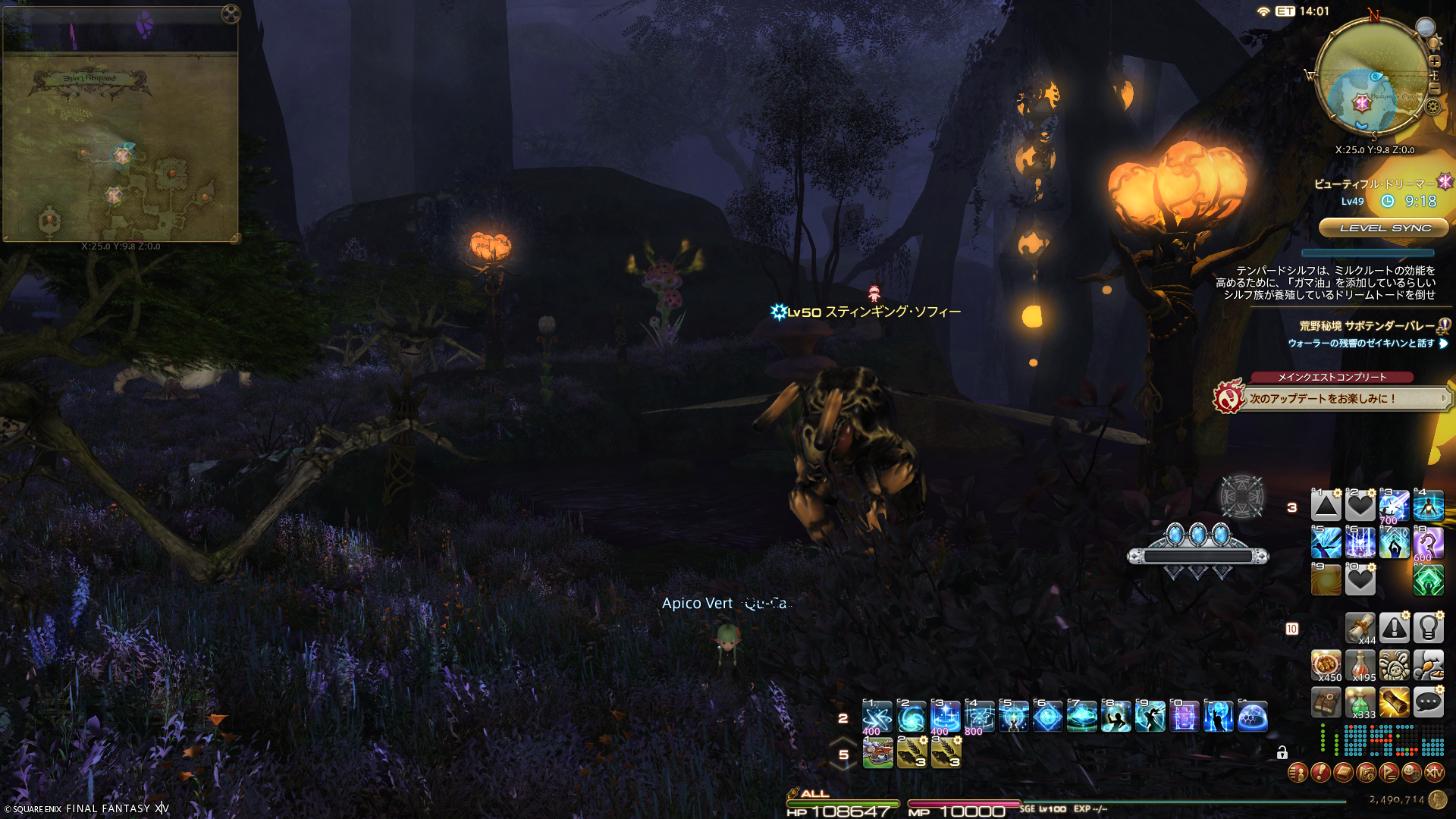This screenshot has height=819, width=1456.
Task: Zoom out the minimap with minus button
Action: pyautogui.click(x=1434, y=88)
